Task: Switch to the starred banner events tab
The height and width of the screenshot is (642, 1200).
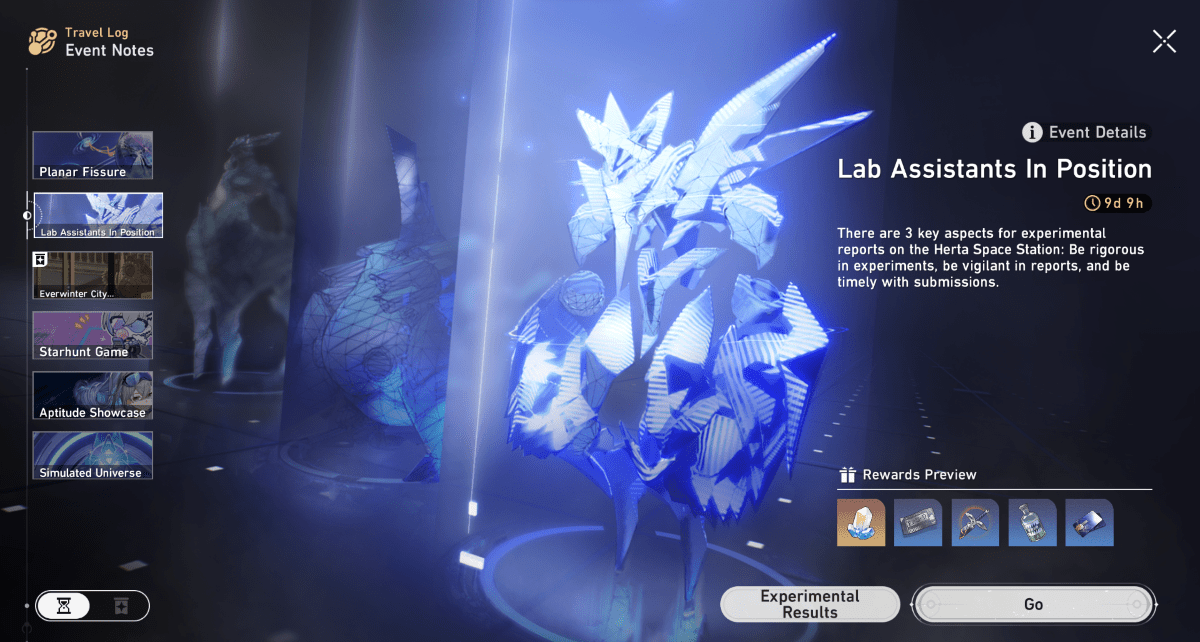Action: click(121, 606)
